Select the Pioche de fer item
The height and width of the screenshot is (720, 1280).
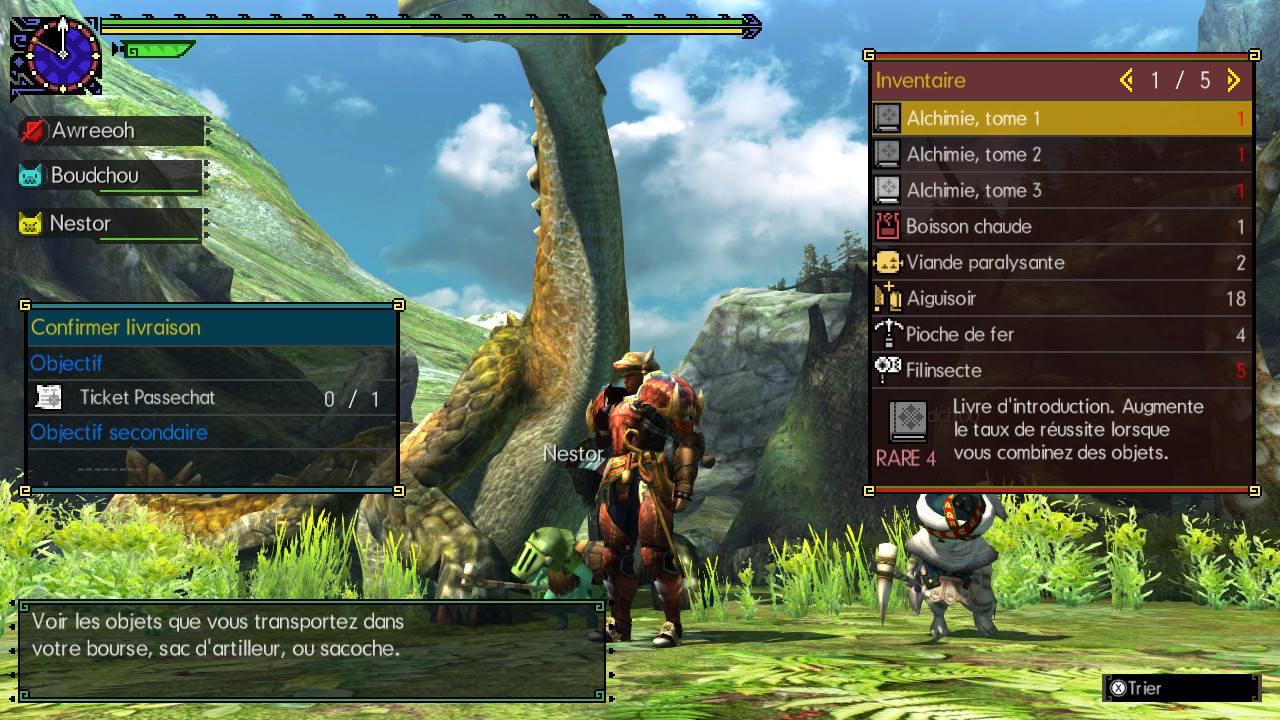(1060, 335)
